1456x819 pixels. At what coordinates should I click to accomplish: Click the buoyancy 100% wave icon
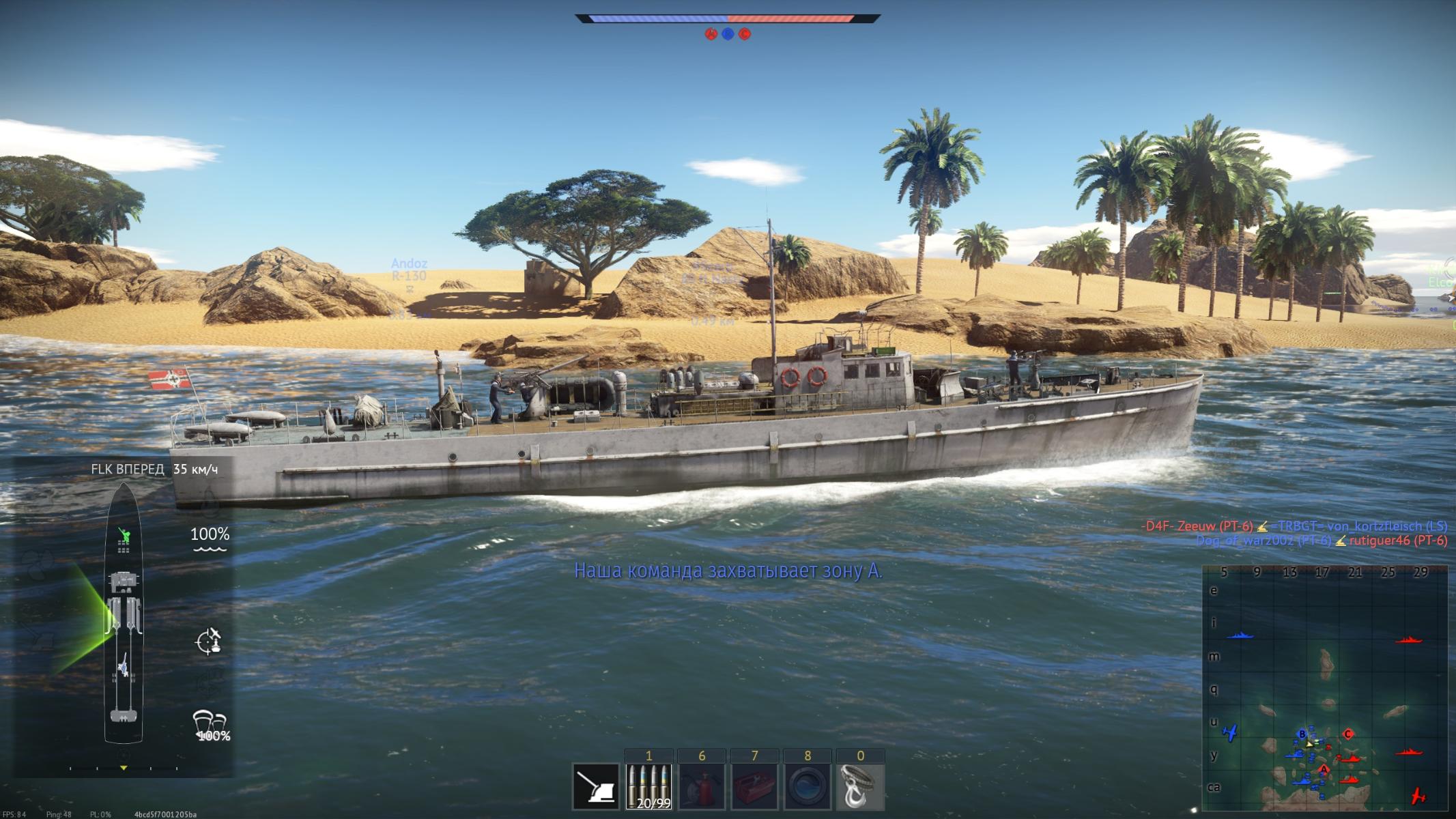(x=210, y=539)
